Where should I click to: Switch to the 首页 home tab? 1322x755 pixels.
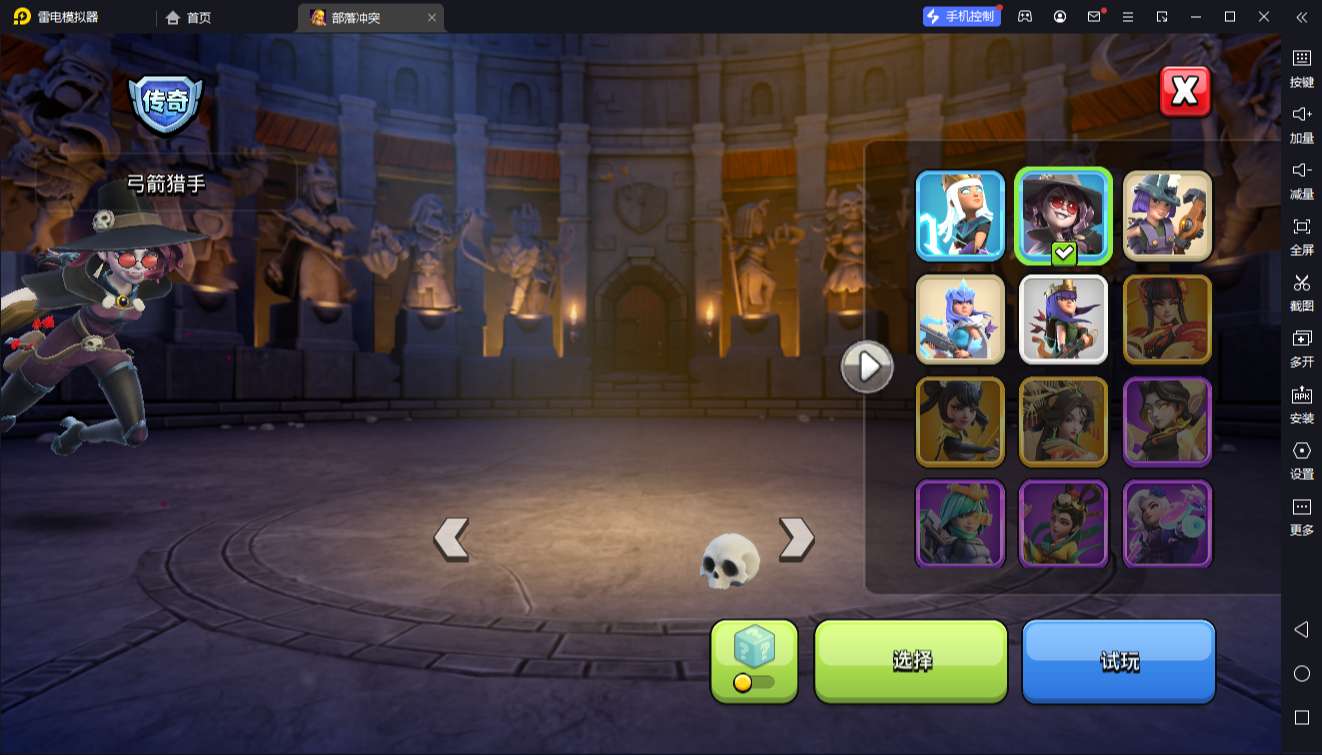point(188,18)
